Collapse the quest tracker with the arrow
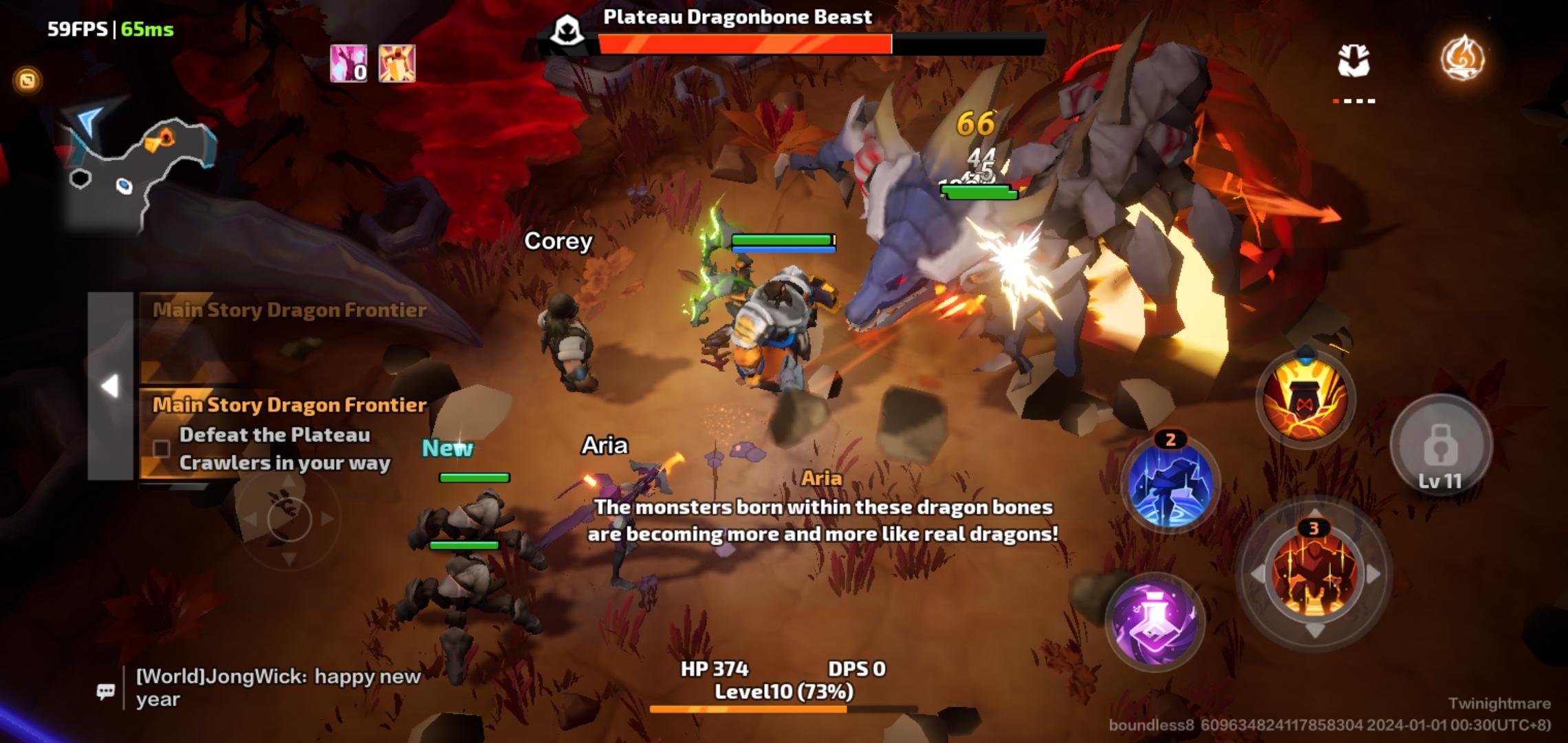This screenshot has width=1568, height=743. point(110,386)
